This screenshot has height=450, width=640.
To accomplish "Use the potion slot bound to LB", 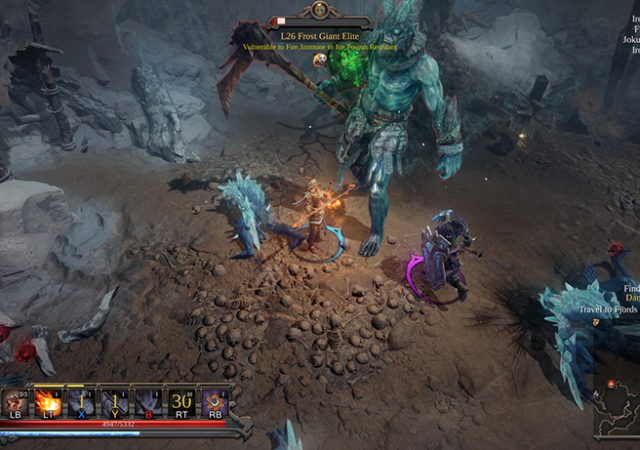I will [x=15, y=401].
